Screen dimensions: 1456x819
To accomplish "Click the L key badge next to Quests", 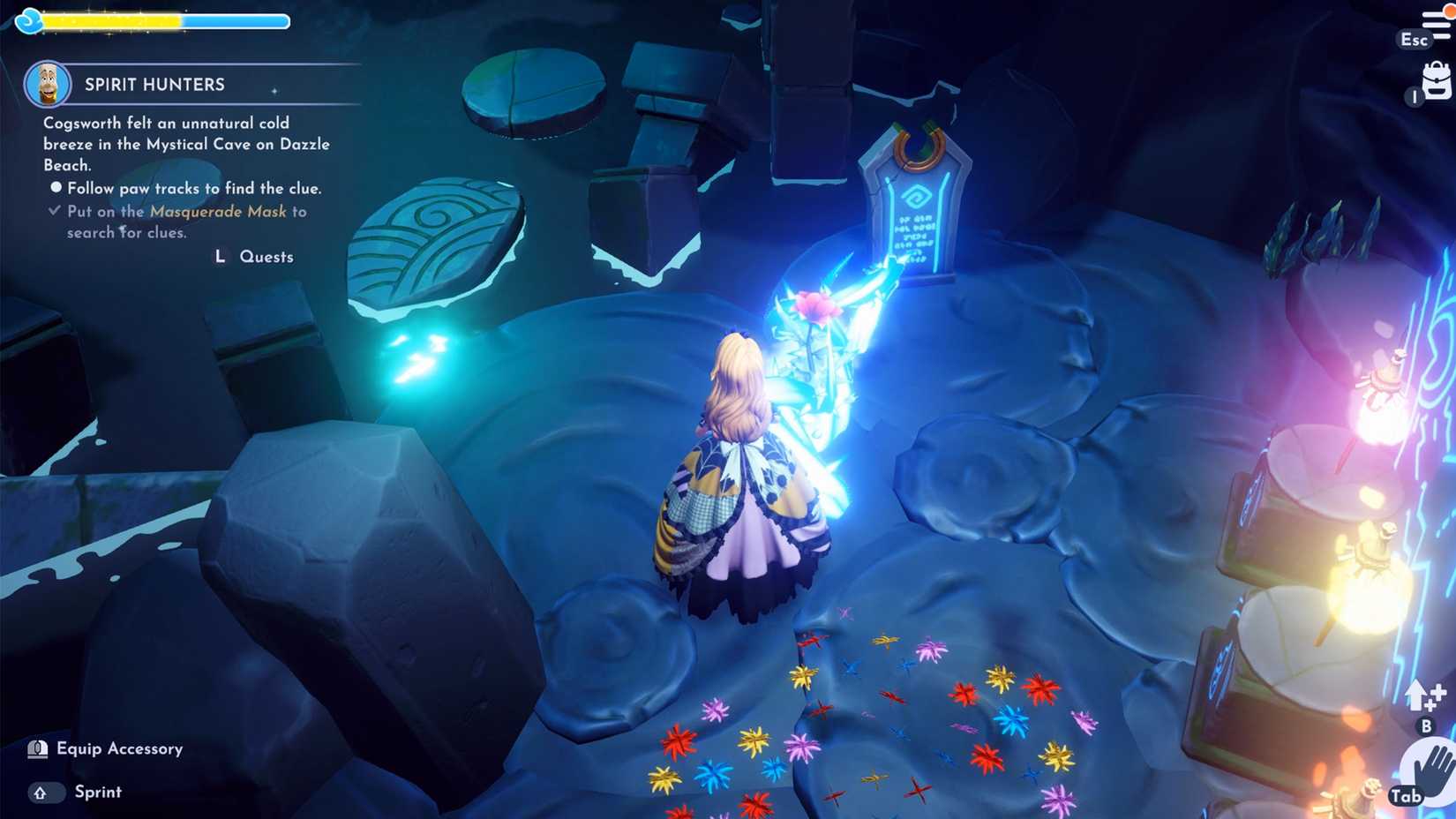I will coord(218,257).
